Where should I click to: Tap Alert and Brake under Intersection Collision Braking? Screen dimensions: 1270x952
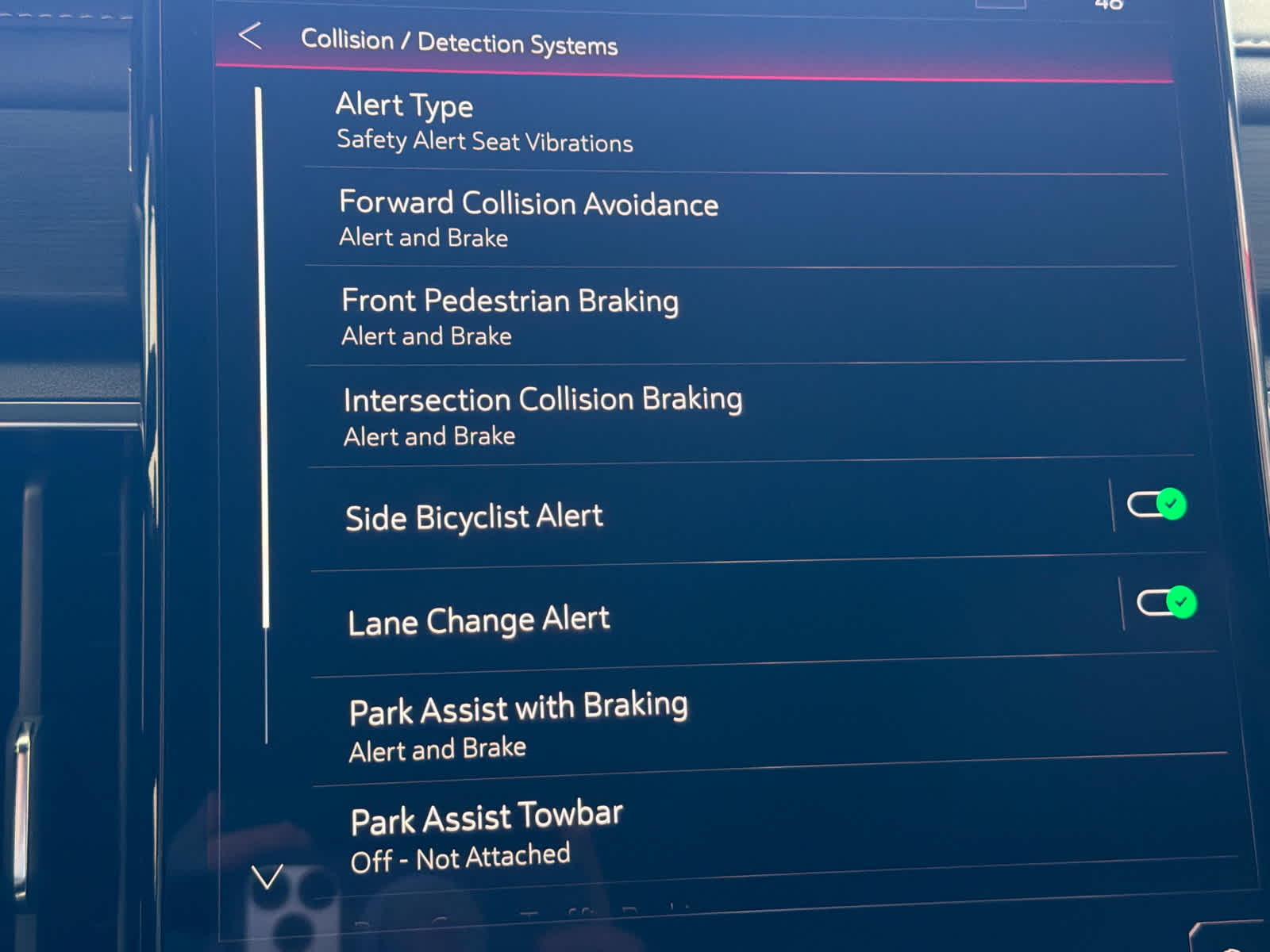pyautogui.click(x=429, y=436)
